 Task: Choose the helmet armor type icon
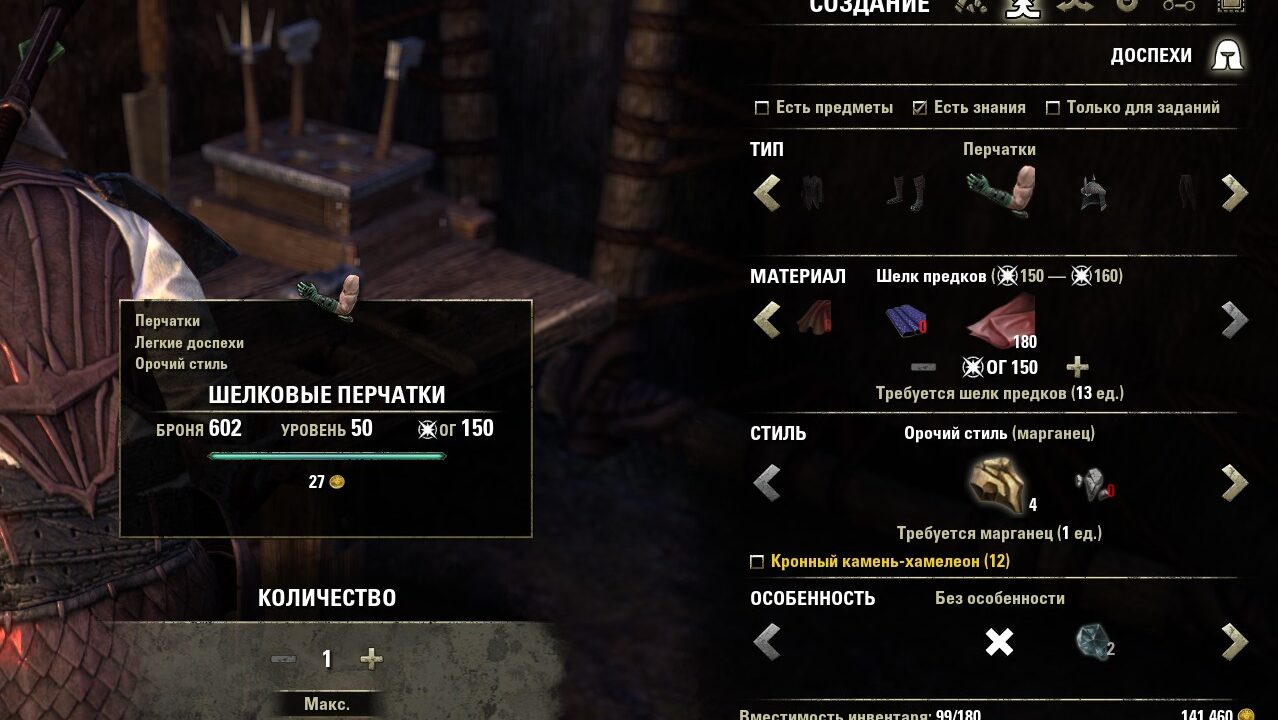1093,192
